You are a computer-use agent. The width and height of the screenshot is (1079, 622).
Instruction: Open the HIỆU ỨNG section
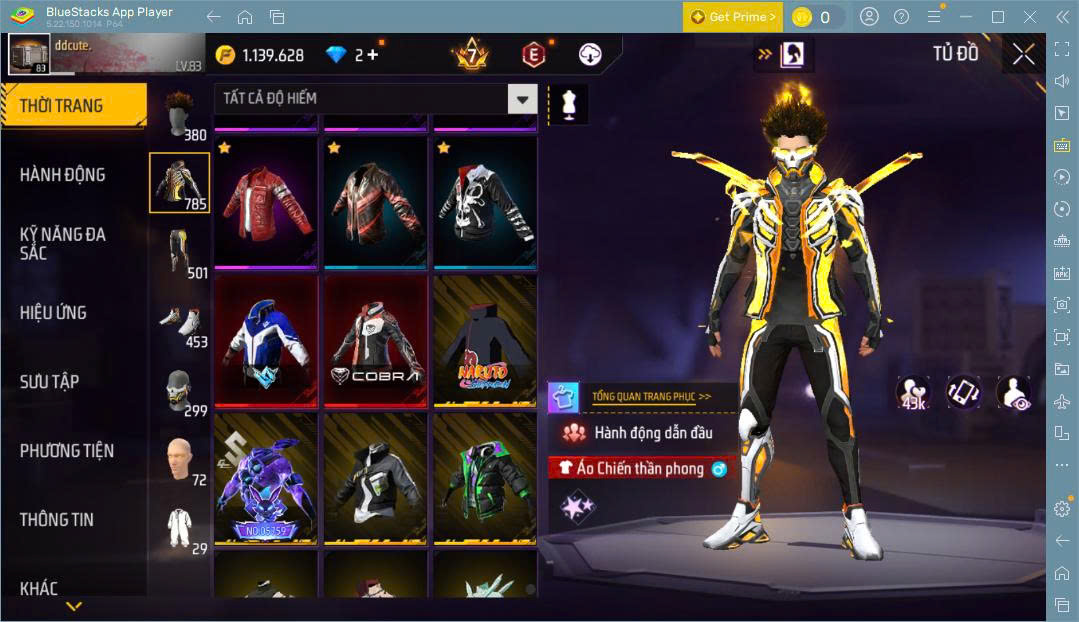53,313
